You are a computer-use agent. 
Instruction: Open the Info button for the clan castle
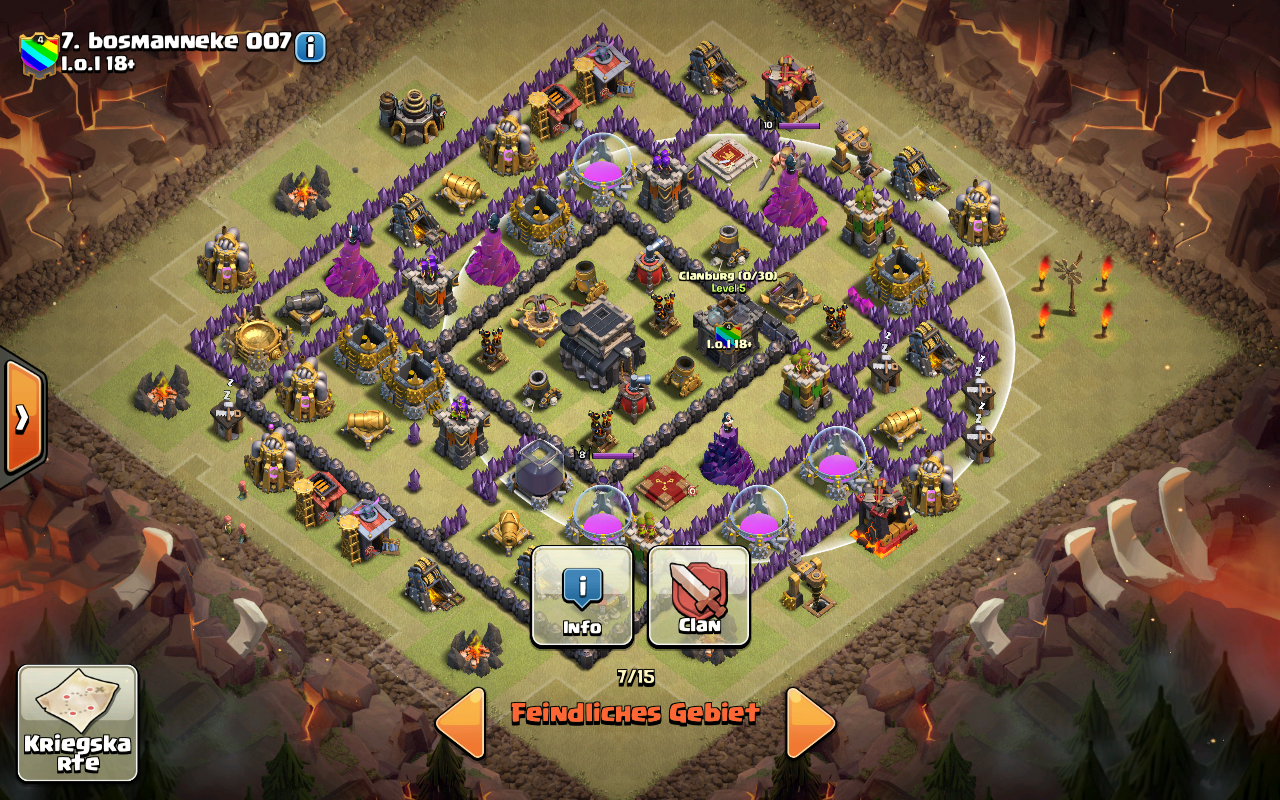(582, 596)
